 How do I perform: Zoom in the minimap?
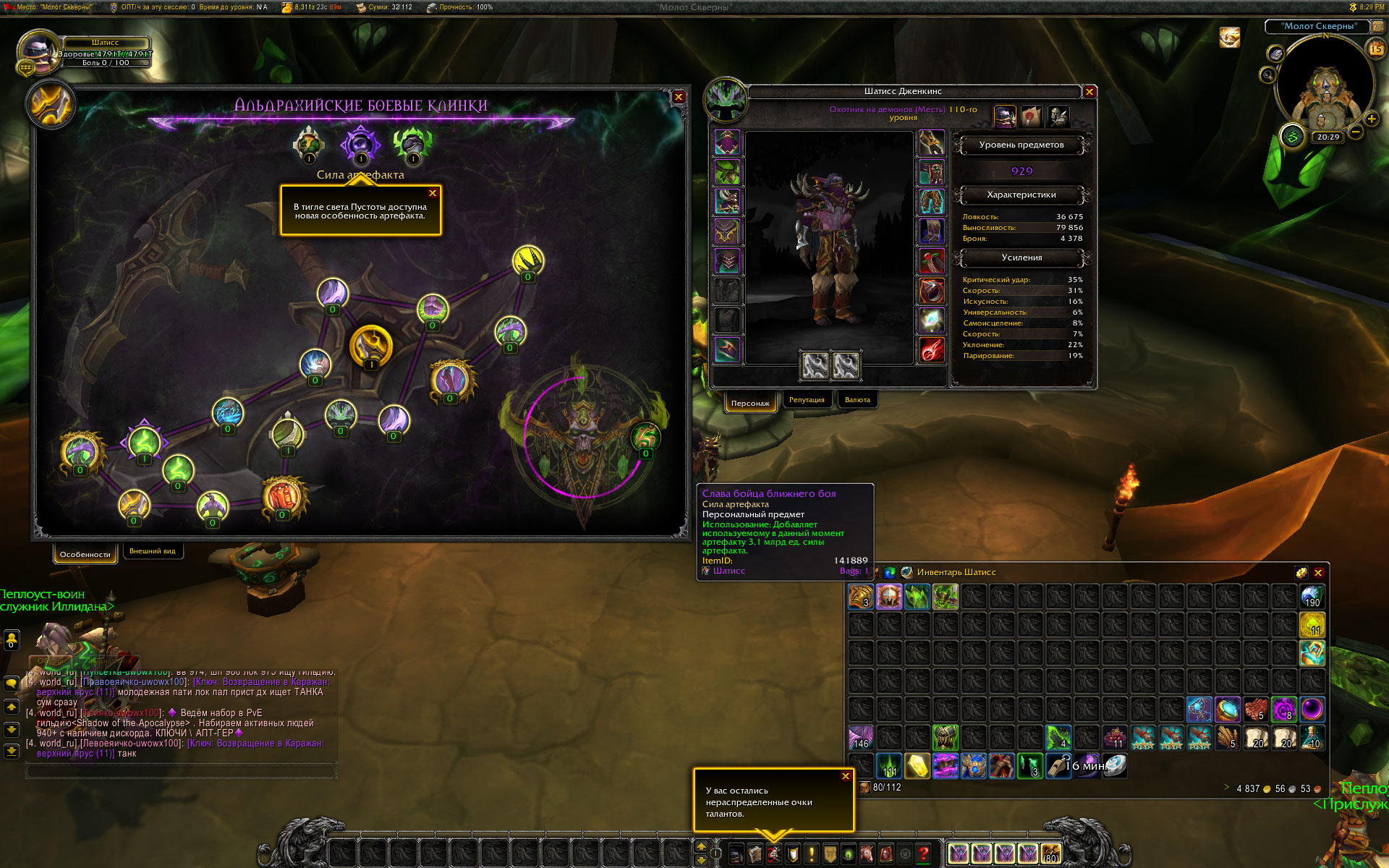1372,119
